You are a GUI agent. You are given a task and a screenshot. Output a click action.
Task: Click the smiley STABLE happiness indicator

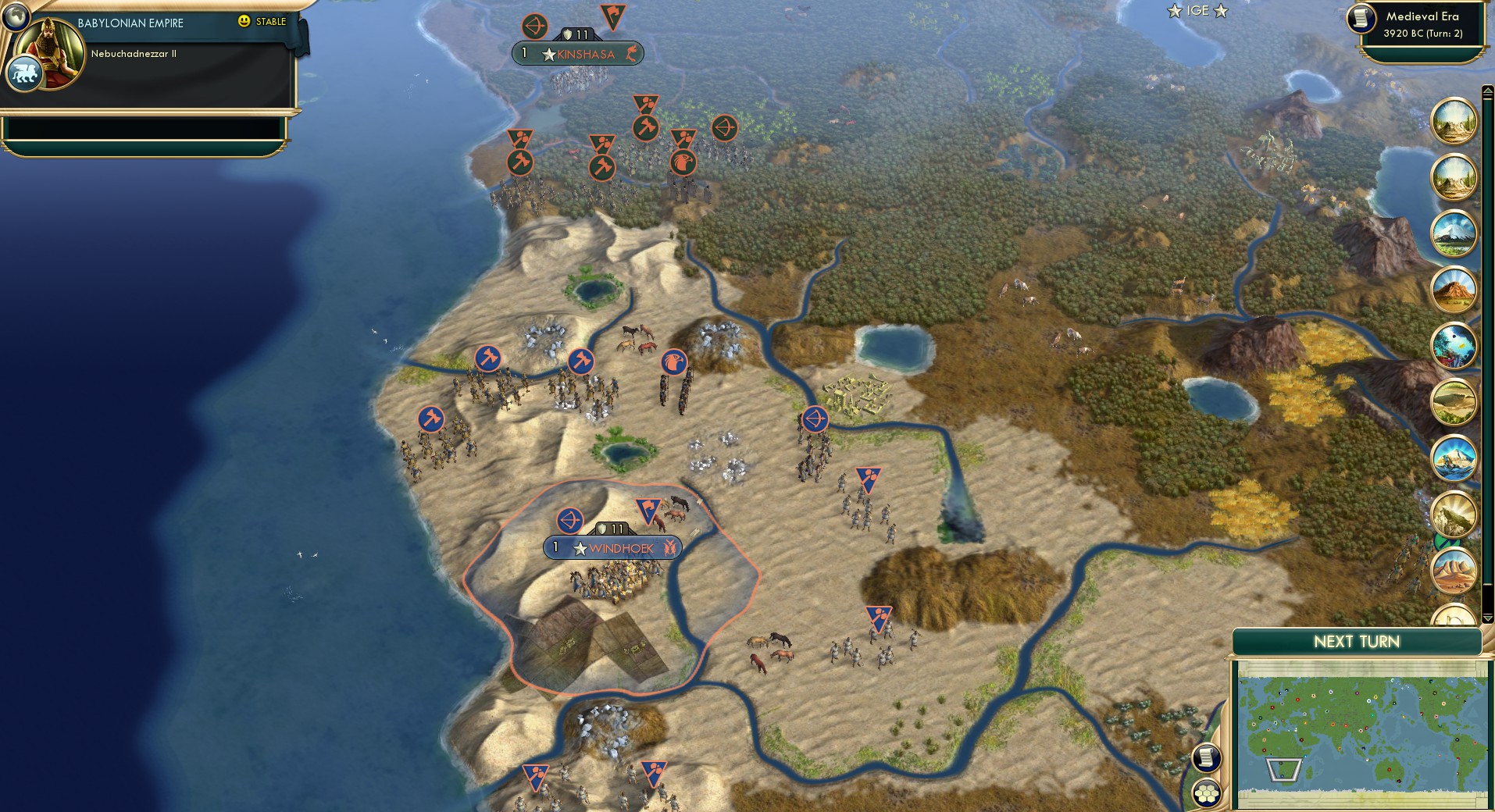pos(245,22)
